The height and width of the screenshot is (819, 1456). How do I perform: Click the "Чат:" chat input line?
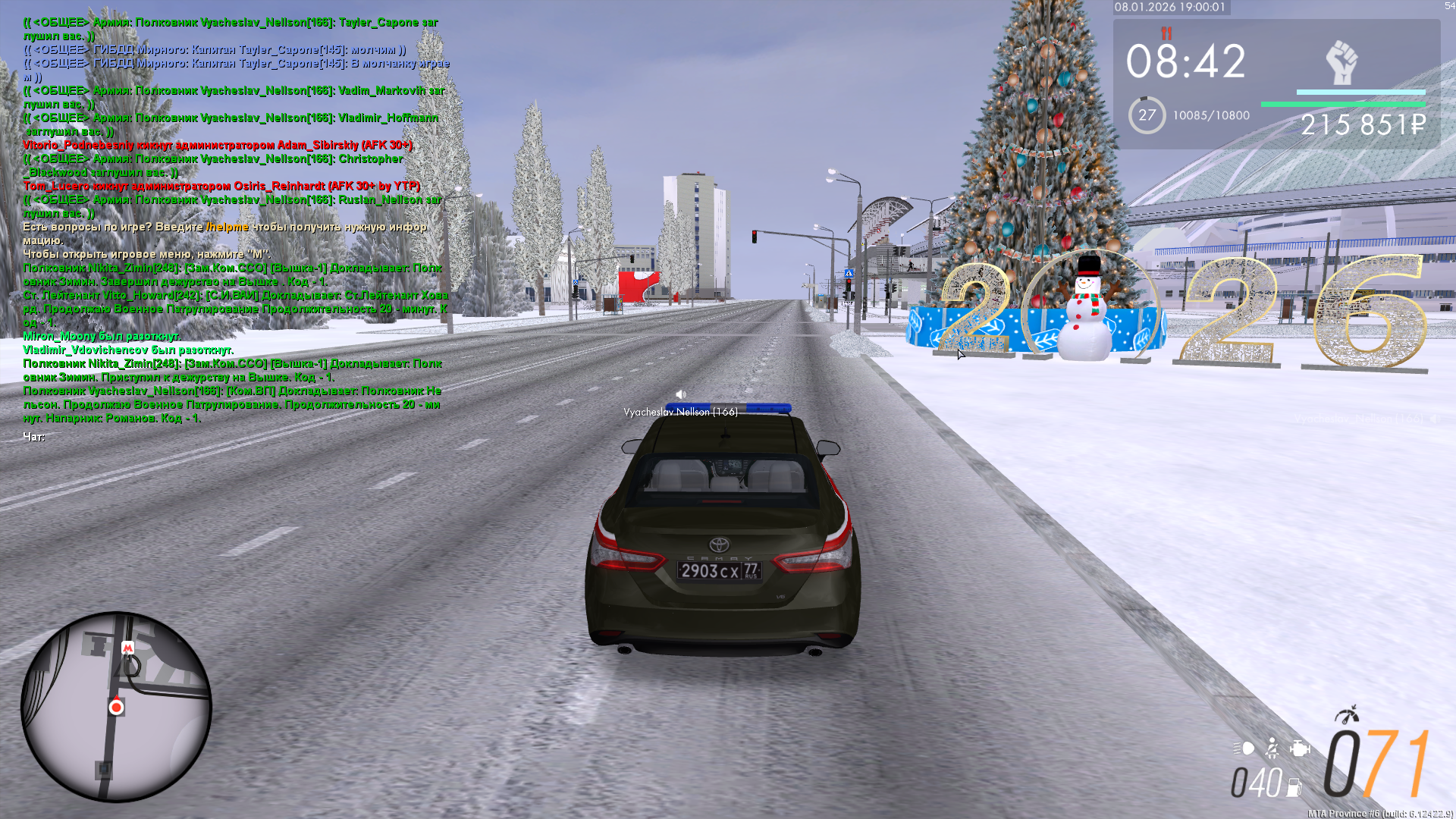34,437
